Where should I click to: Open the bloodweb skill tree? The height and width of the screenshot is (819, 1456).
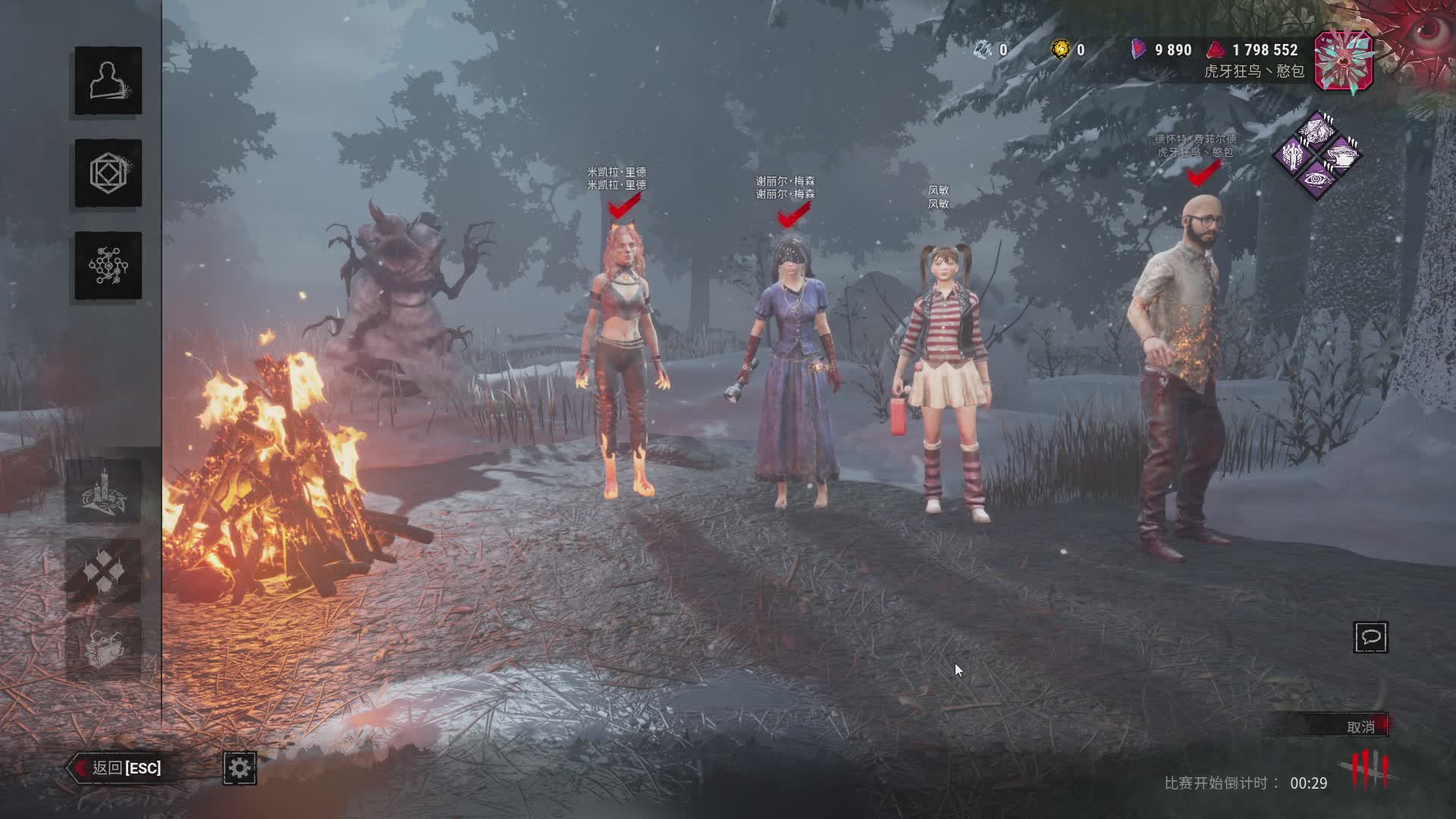108,265
